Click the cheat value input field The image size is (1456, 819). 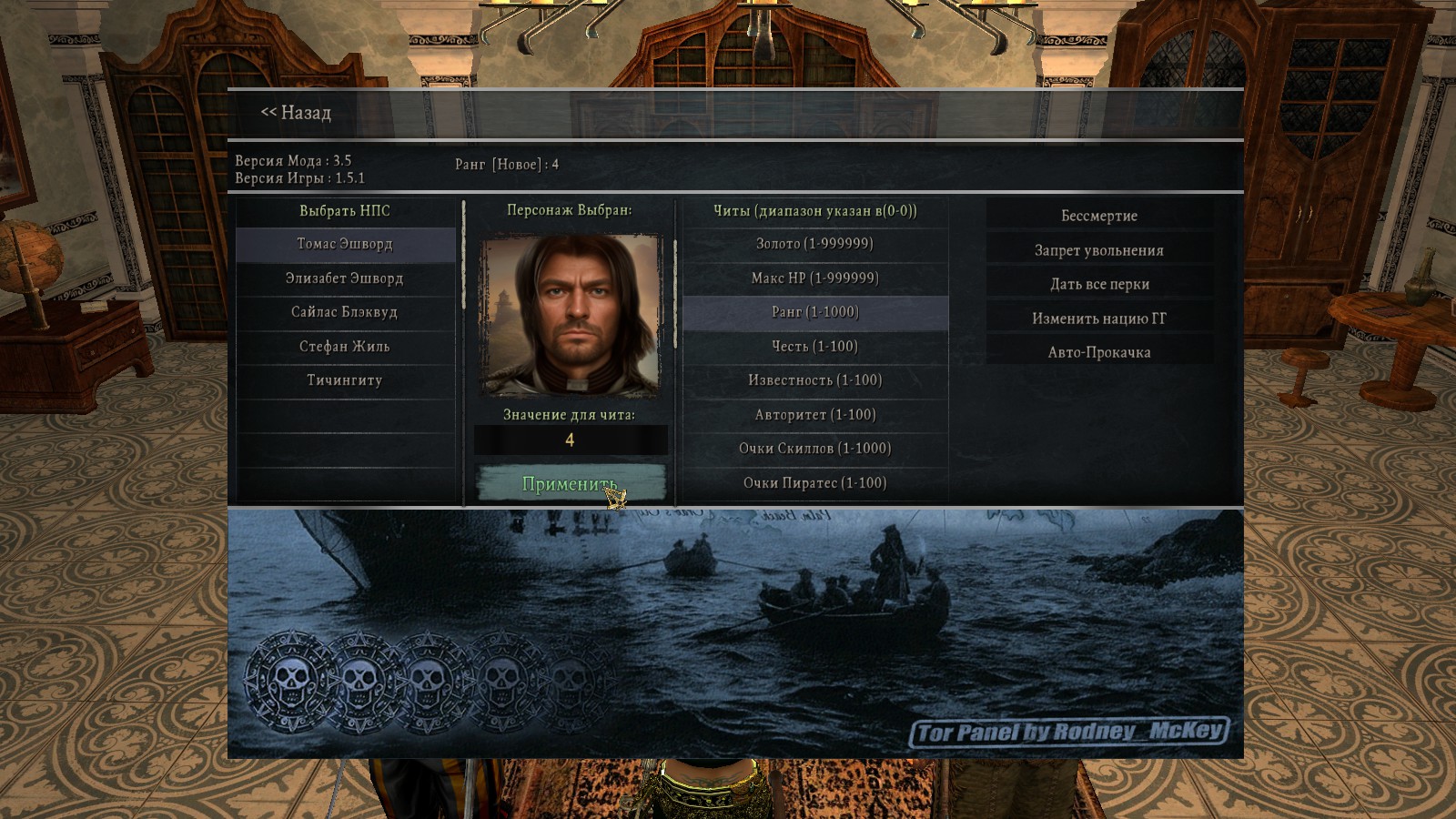click(571, 440)
